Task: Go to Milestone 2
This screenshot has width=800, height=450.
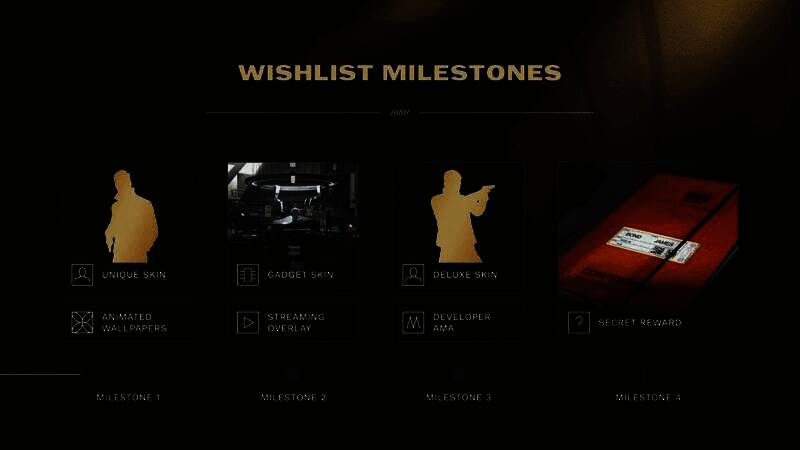Action: point(293,397)
